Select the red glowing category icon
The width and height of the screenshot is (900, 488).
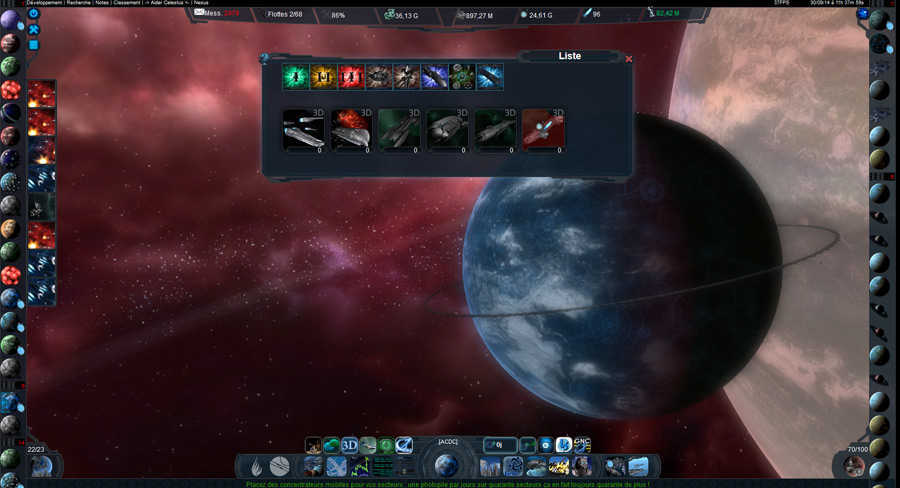pyautogui.click(x=350, y=77)
